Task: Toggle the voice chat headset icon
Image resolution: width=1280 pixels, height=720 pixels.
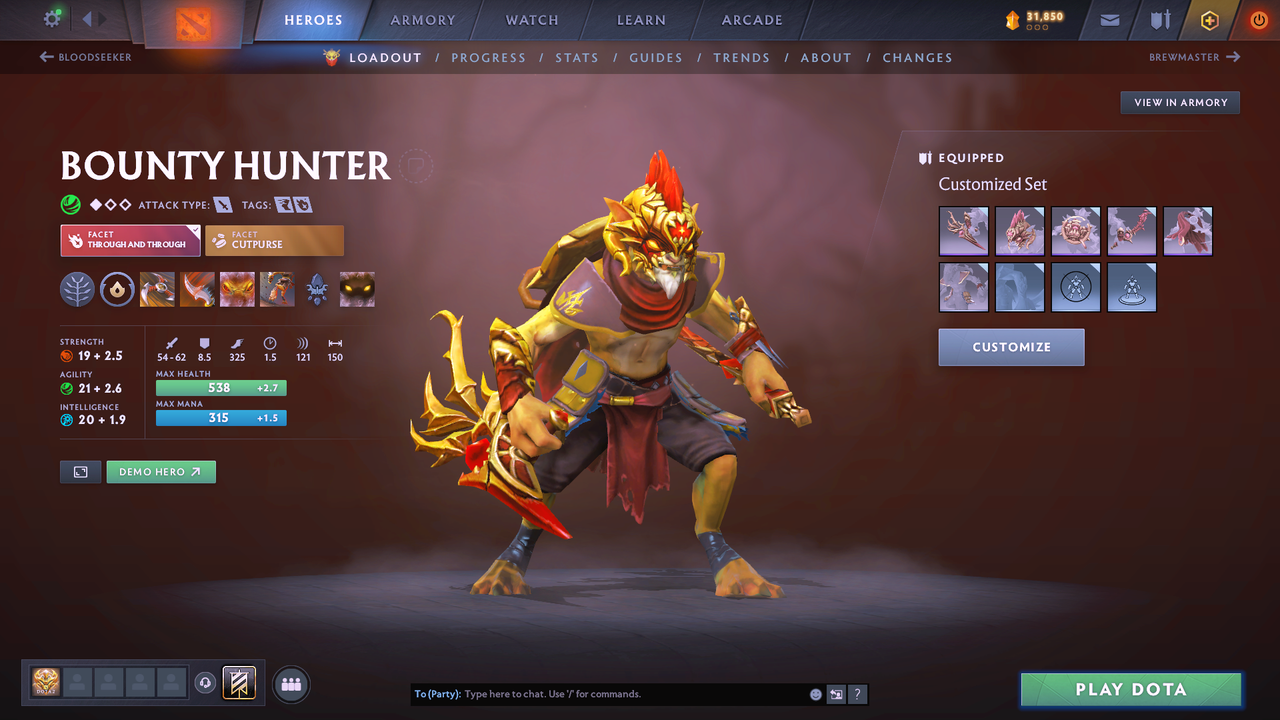Action: coord(207,683)
